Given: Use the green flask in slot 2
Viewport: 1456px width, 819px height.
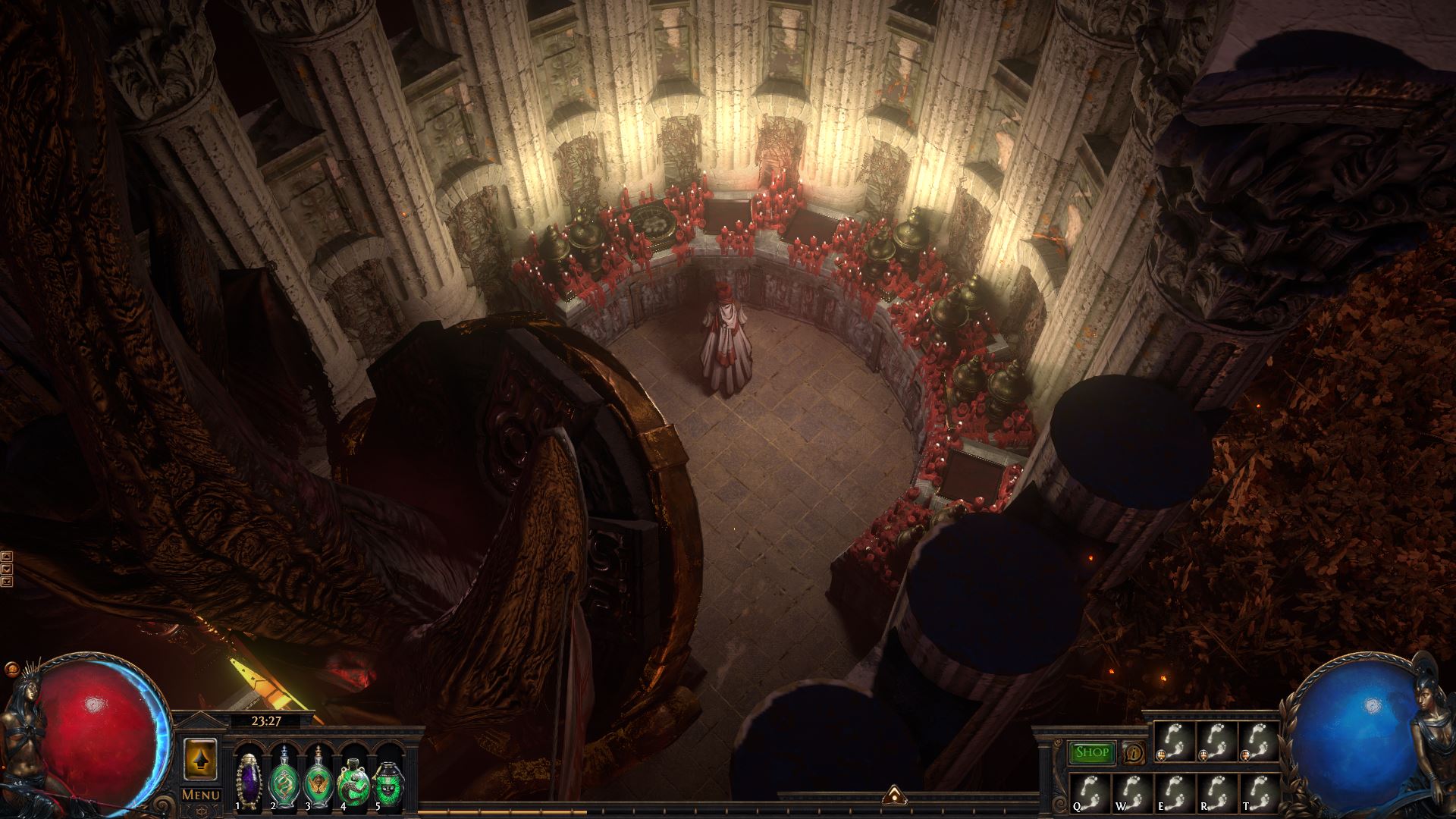Looking at the screenshot, I should pos(284,777).
